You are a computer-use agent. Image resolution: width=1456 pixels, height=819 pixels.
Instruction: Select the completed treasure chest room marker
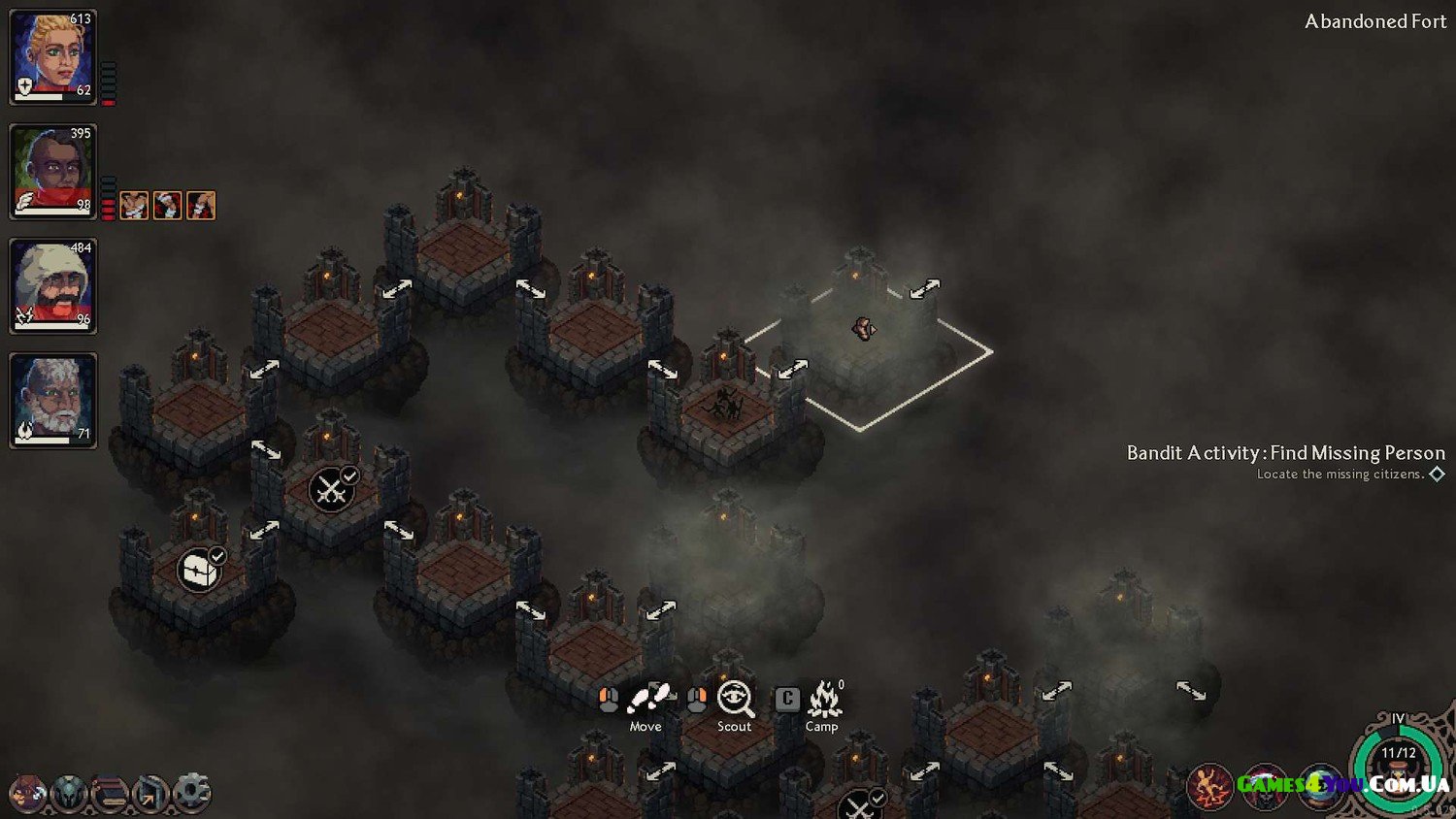(x=198, y=570)
